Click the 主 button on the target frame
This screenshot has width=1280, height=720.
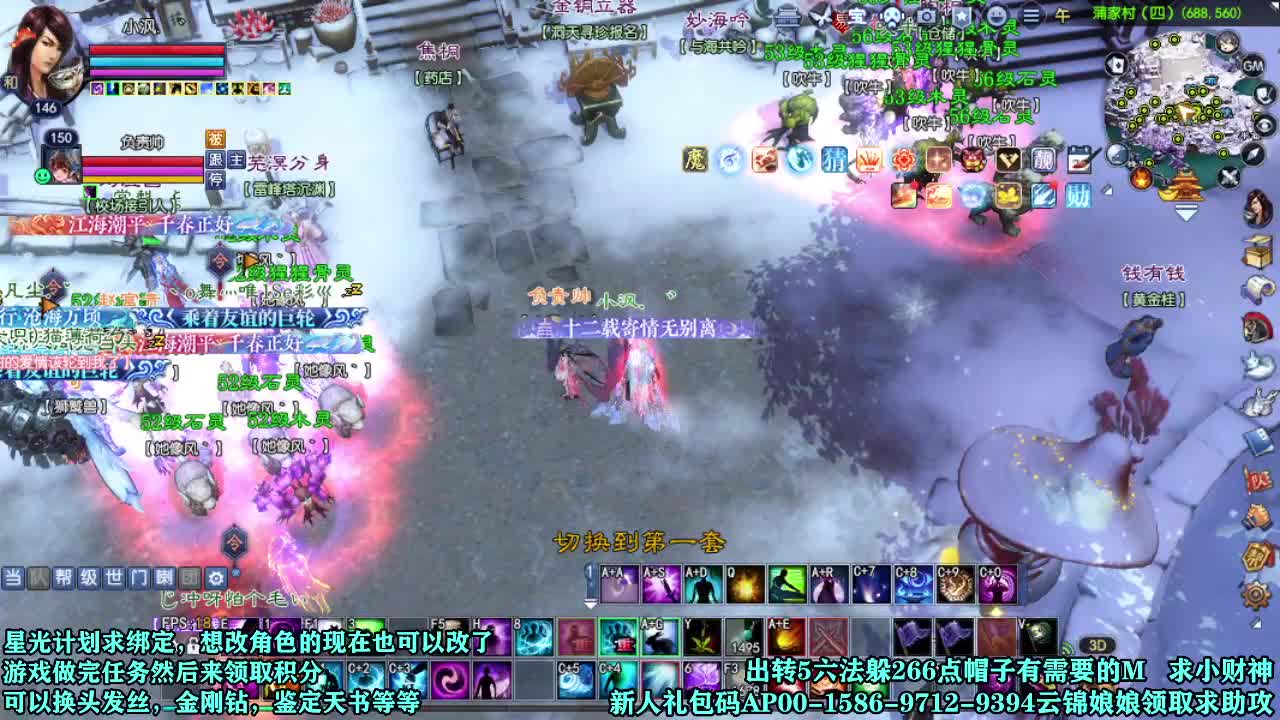point(237,159)
